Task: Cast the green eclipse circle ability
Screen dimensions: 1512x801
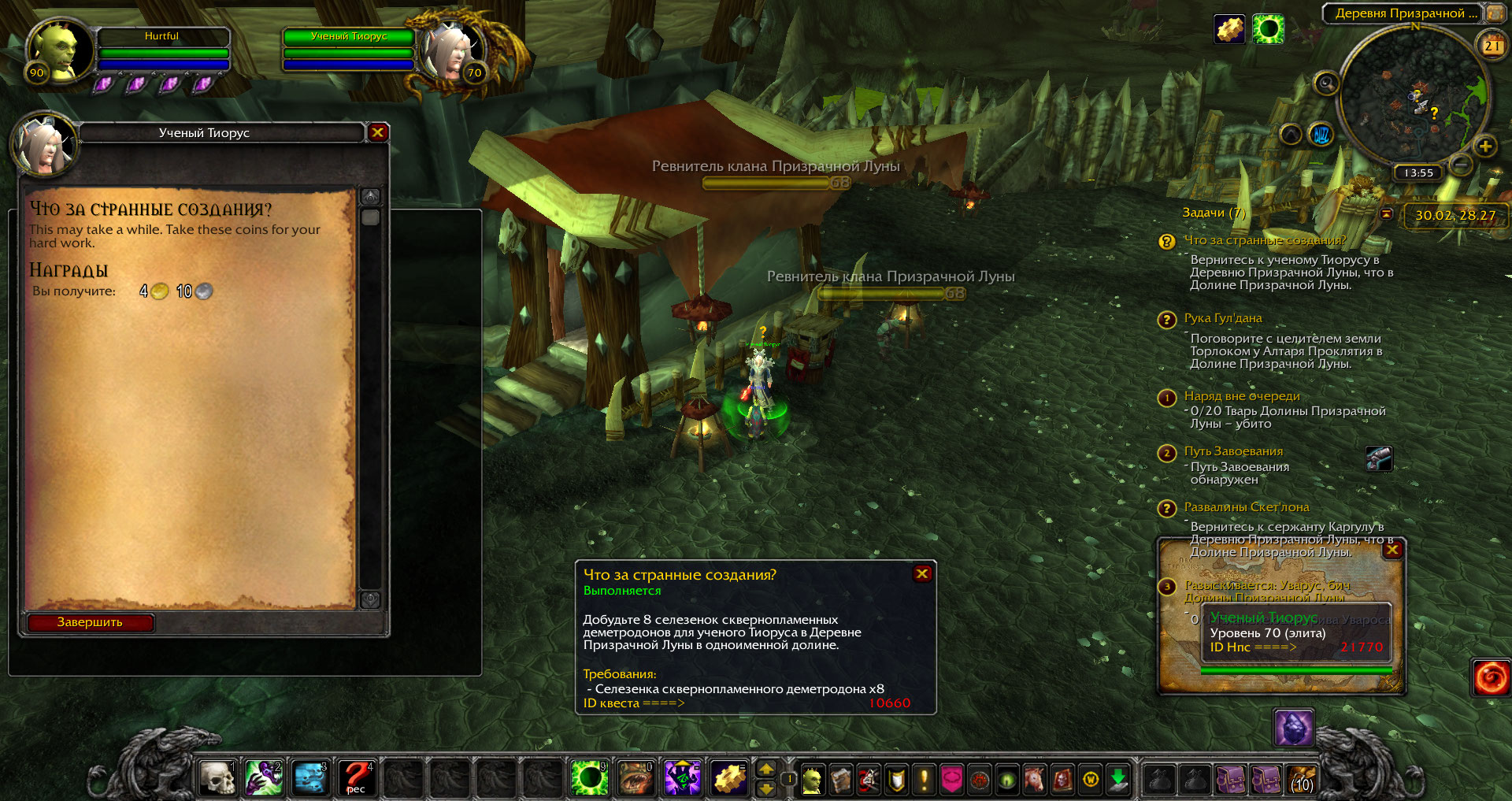Action: pos(589,778)
